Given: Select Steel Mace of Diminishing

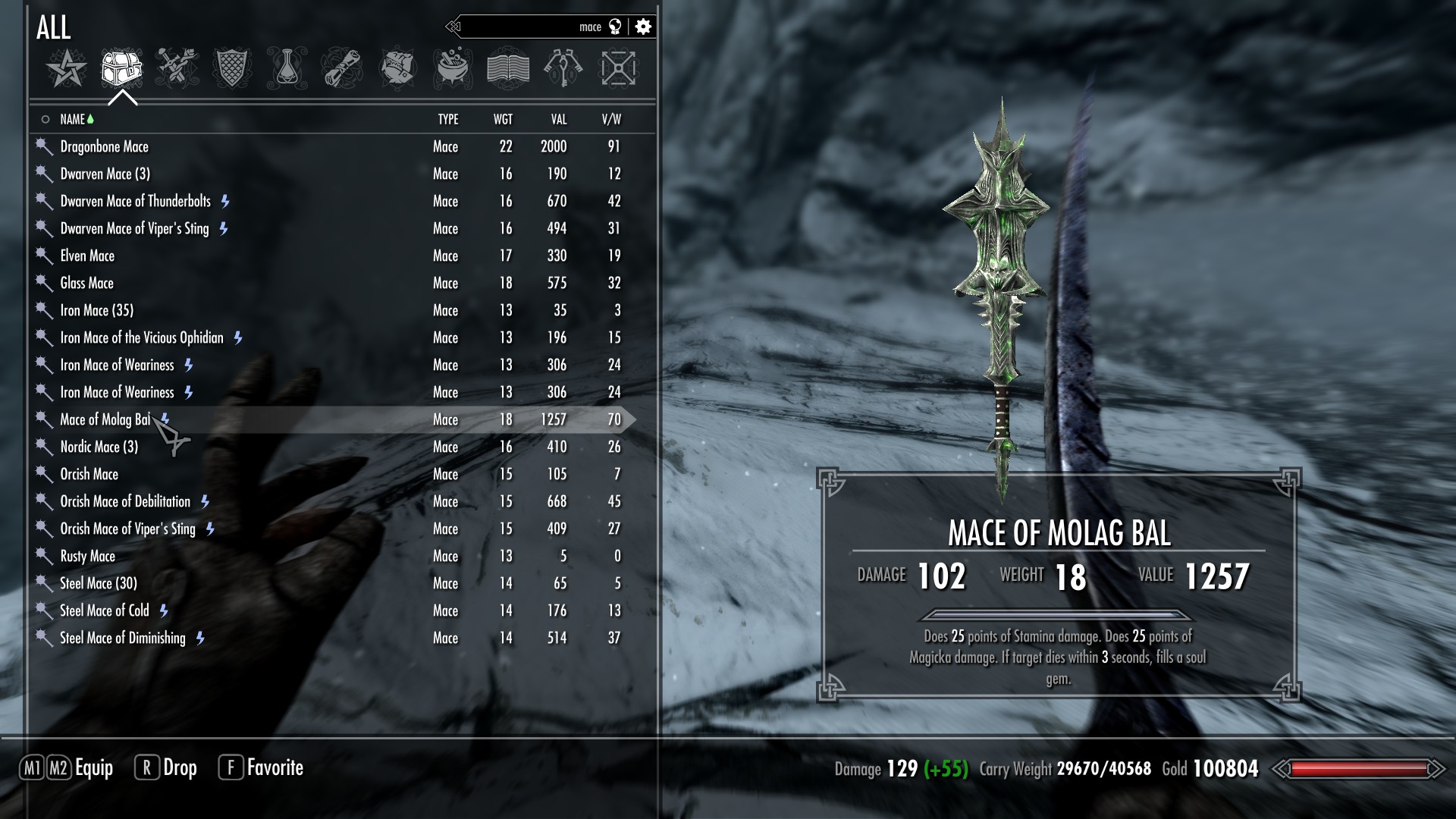Looking at the screenshot, I should click(123, 638).
